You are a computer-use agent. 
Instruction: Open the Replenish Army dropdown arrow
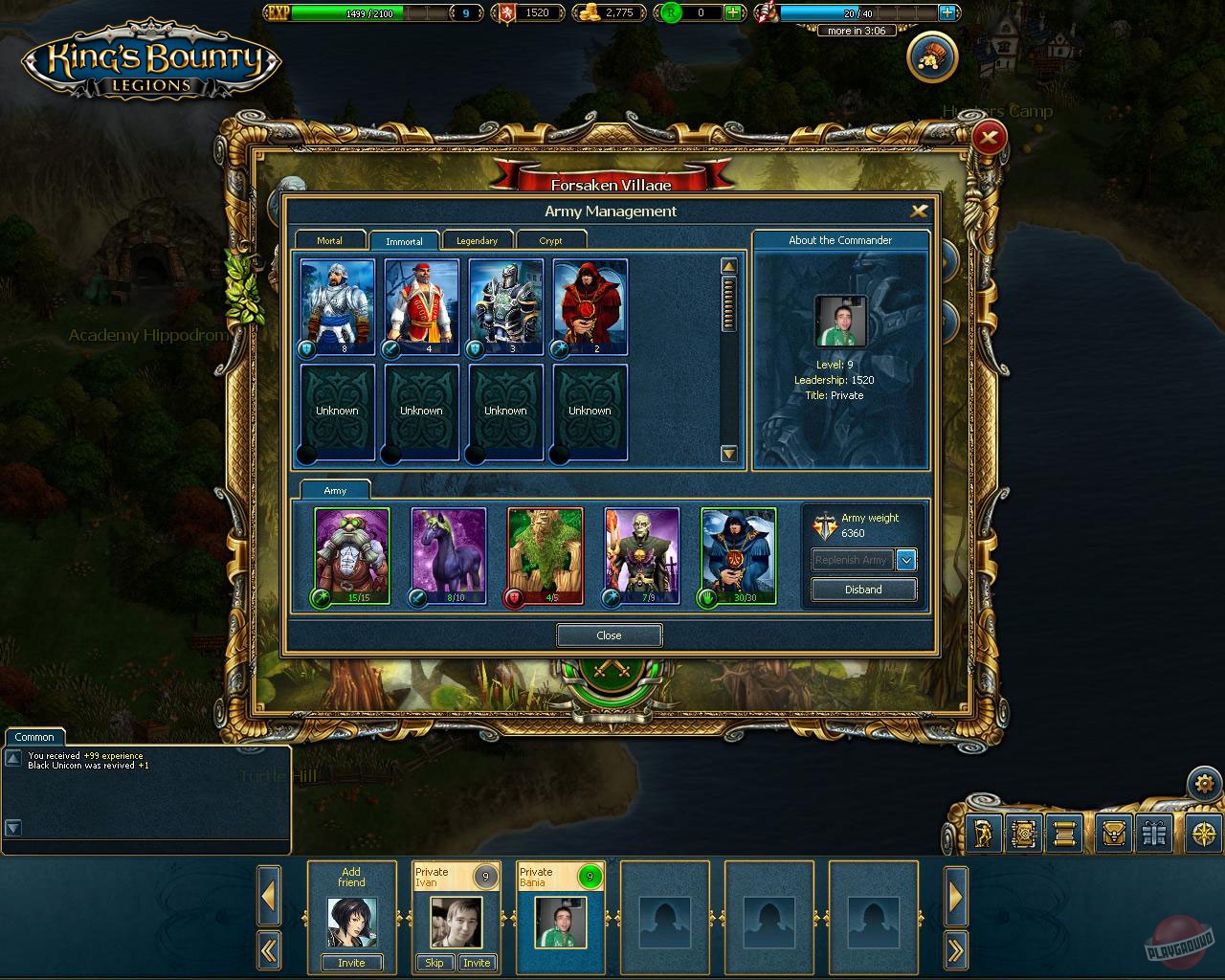[905, 560]
